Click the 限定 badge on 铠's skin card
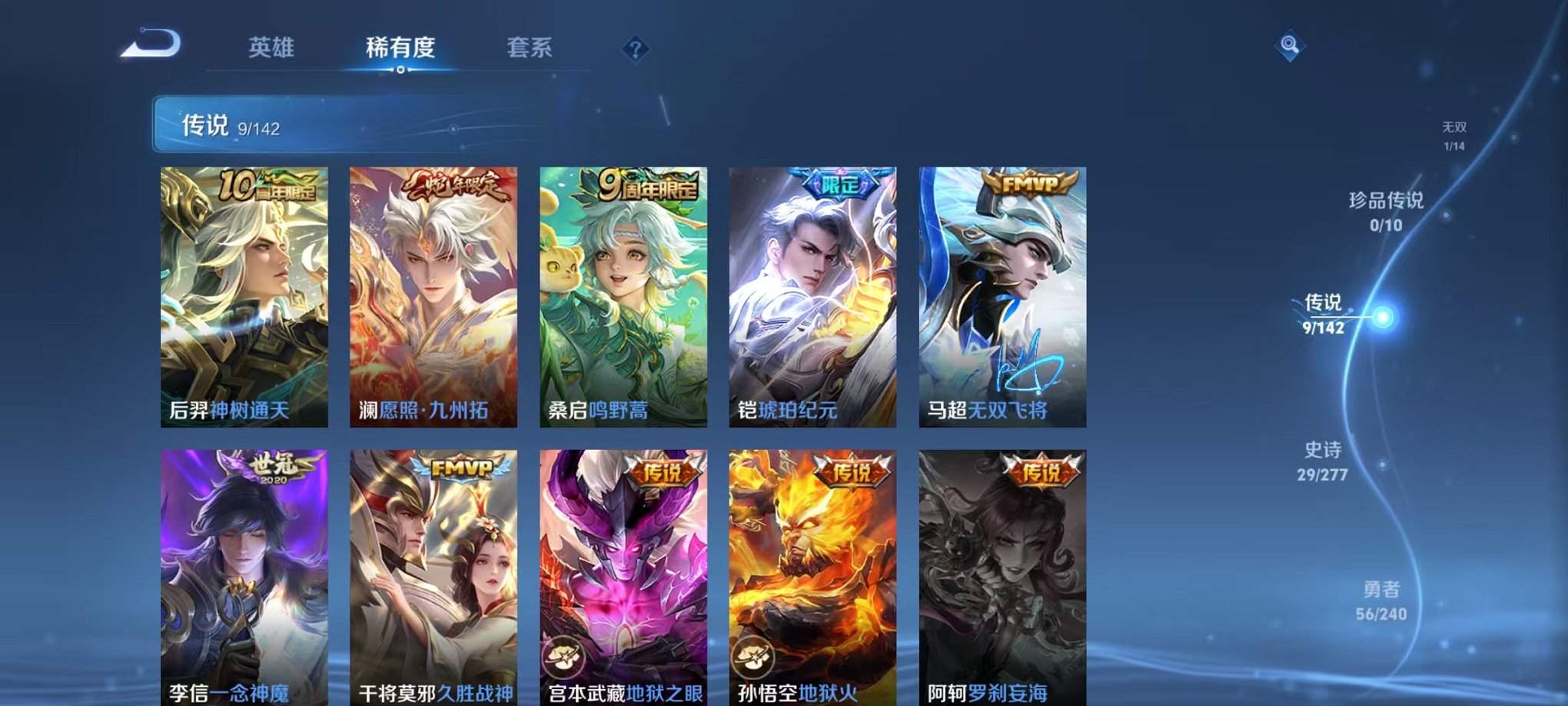Screen dimensions: 1568x706 [839, 183]
